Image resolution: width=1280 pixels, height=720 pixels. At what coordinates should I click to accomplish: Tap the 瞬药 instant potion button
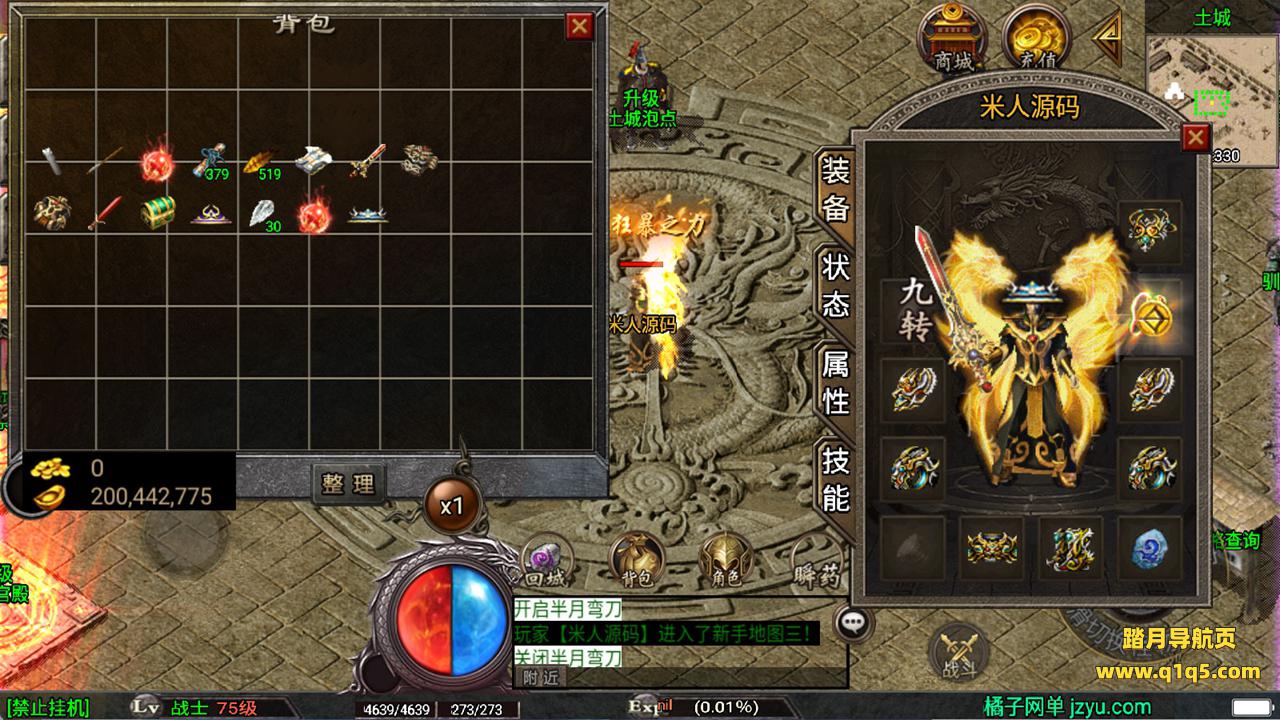(812, 559)
